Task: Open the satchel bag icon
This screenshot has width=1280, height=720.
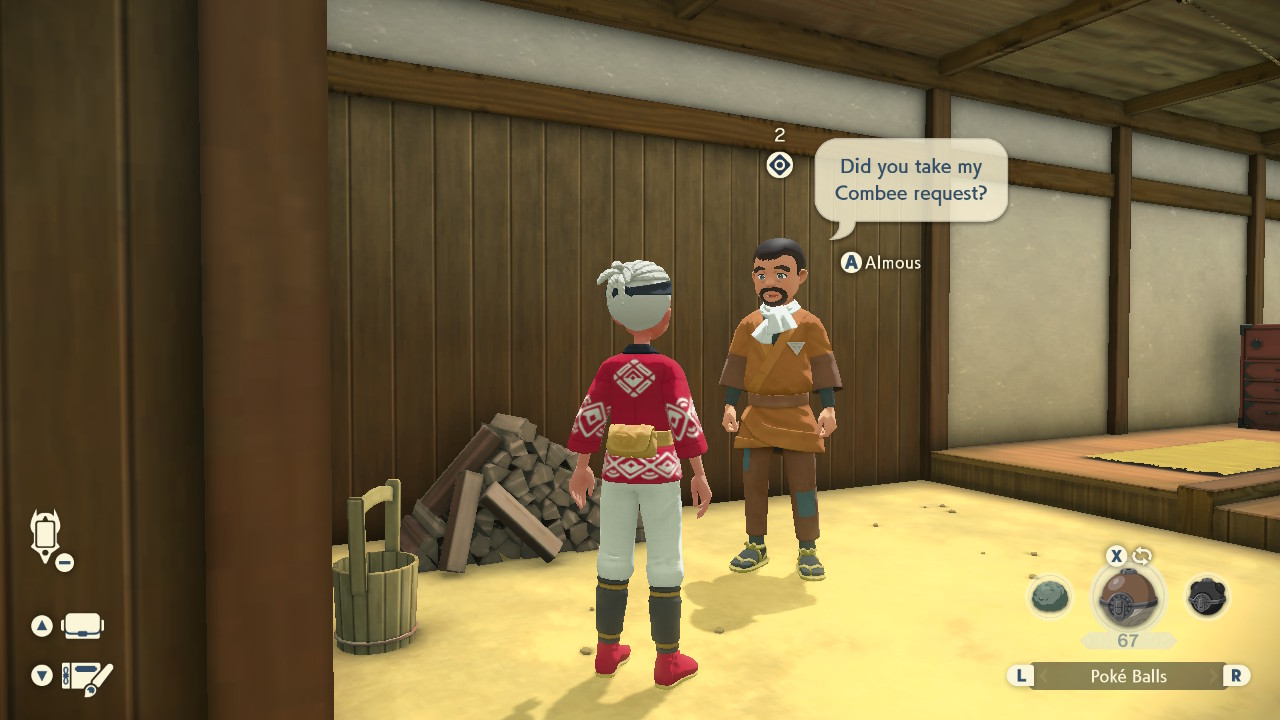Action: point(82,627)
